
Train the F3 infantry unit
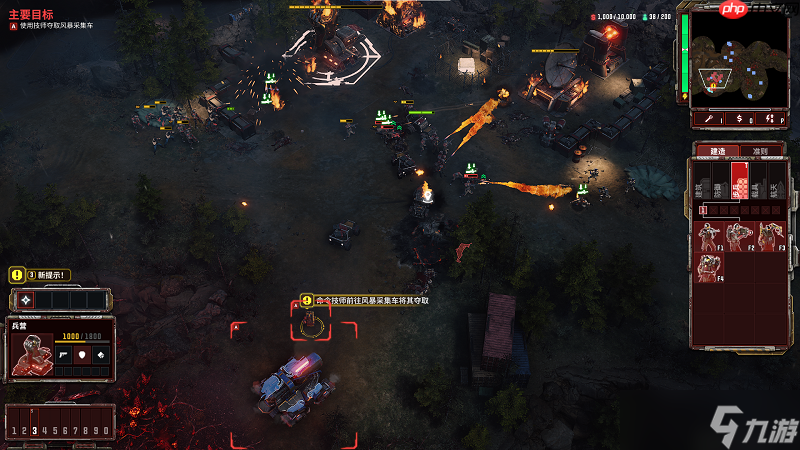[769, 236]
